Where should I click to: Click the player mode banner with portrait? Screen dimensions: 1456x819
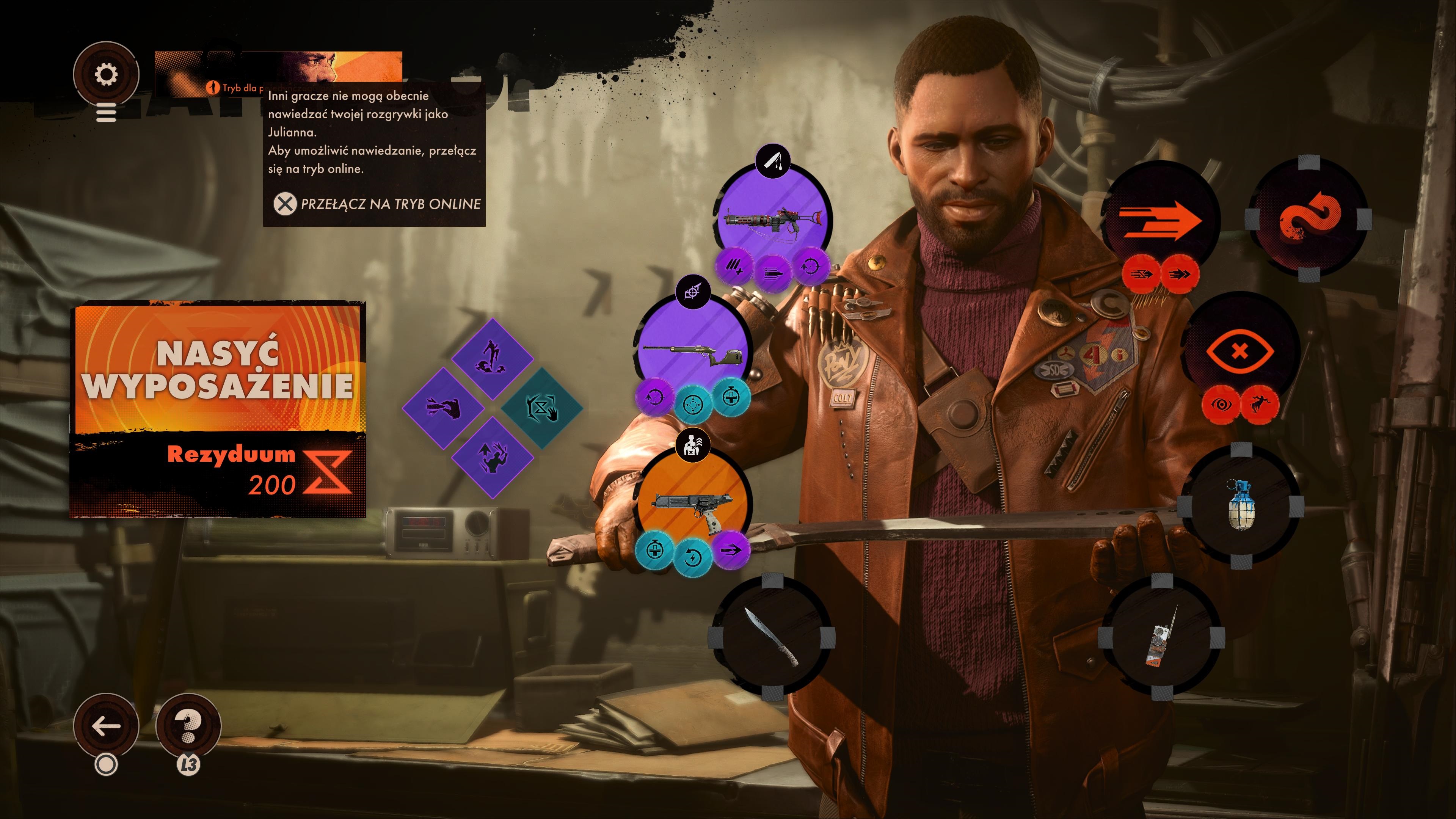(278, 74)
